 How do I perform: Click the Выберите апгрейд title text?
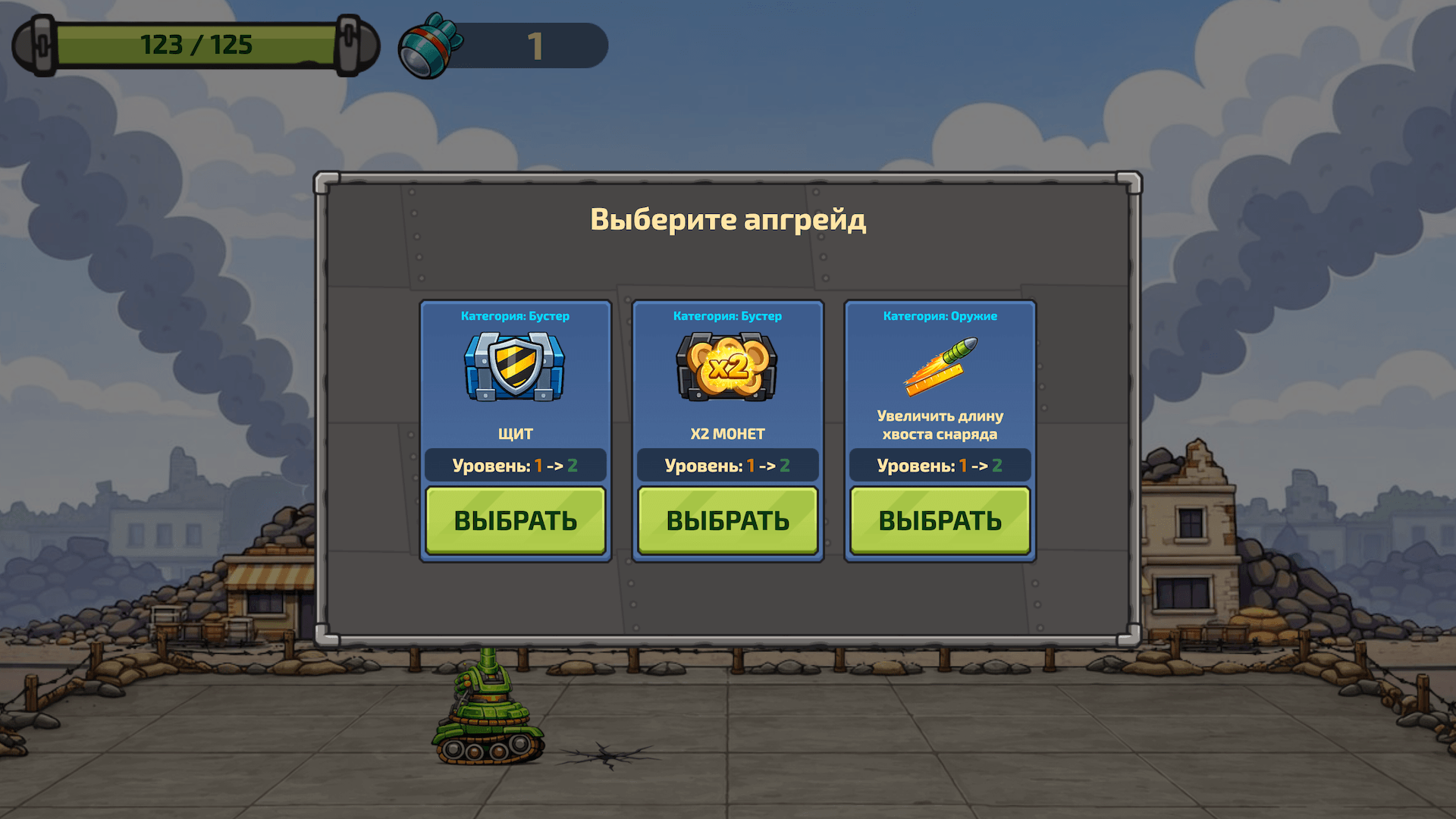pos(727,220)
